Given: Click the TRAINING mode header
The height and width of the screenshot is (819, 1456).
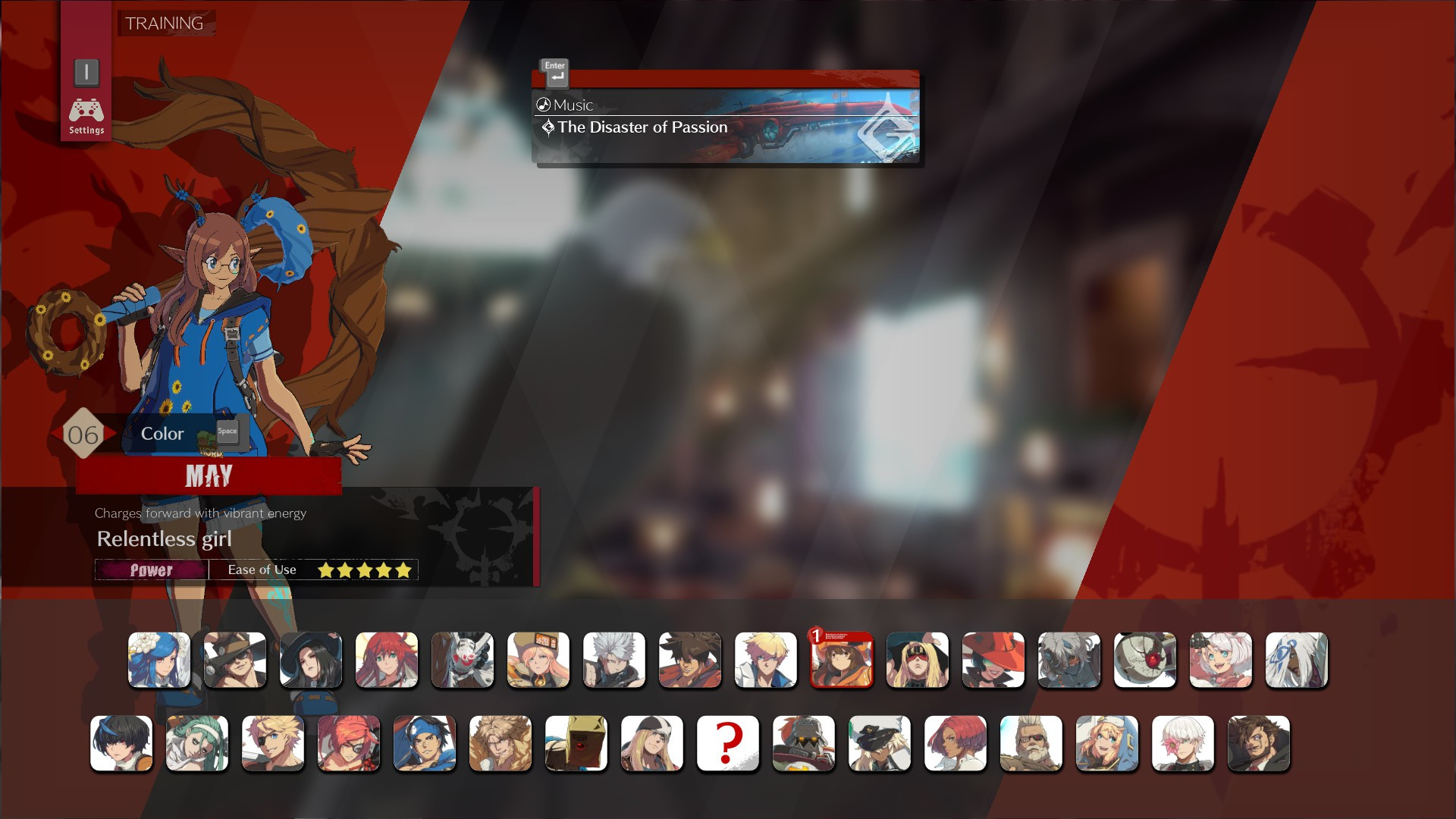Looking at the screenshot, I should point(164,24).
